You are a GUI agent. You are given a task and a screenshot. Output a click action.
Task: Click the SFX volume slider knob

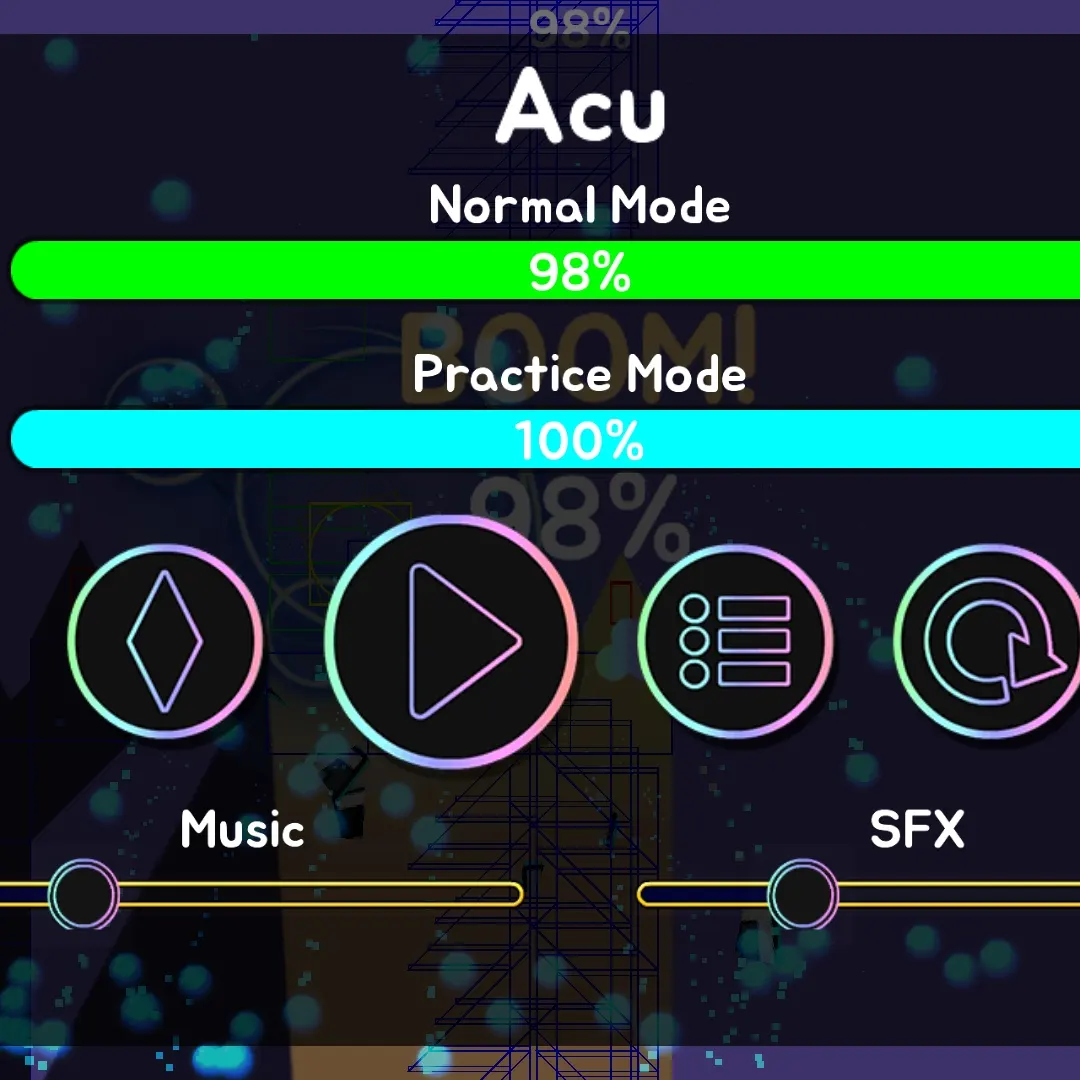click(803, 894)
